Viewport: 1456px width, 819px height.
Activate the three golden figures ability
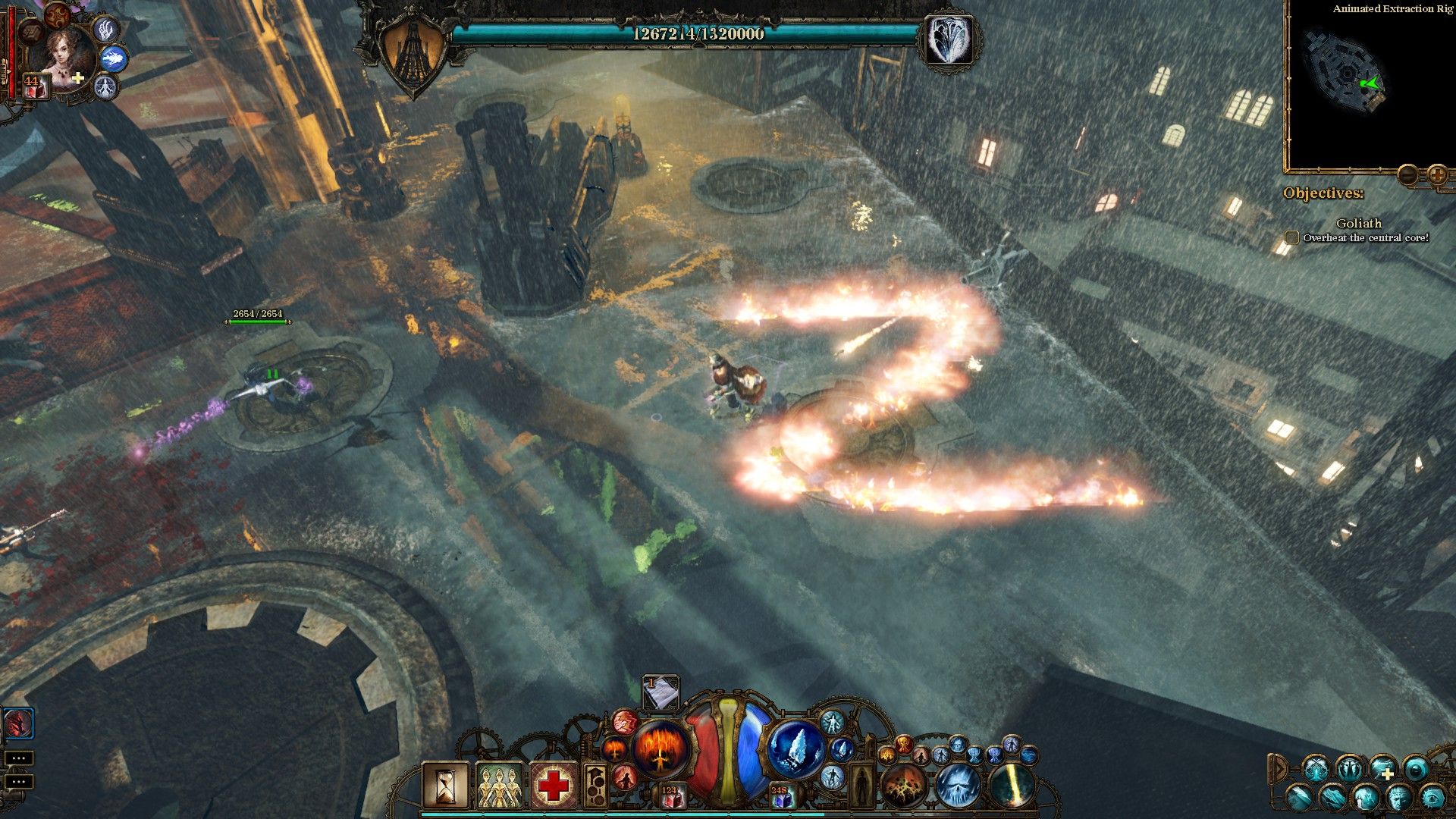499,785
